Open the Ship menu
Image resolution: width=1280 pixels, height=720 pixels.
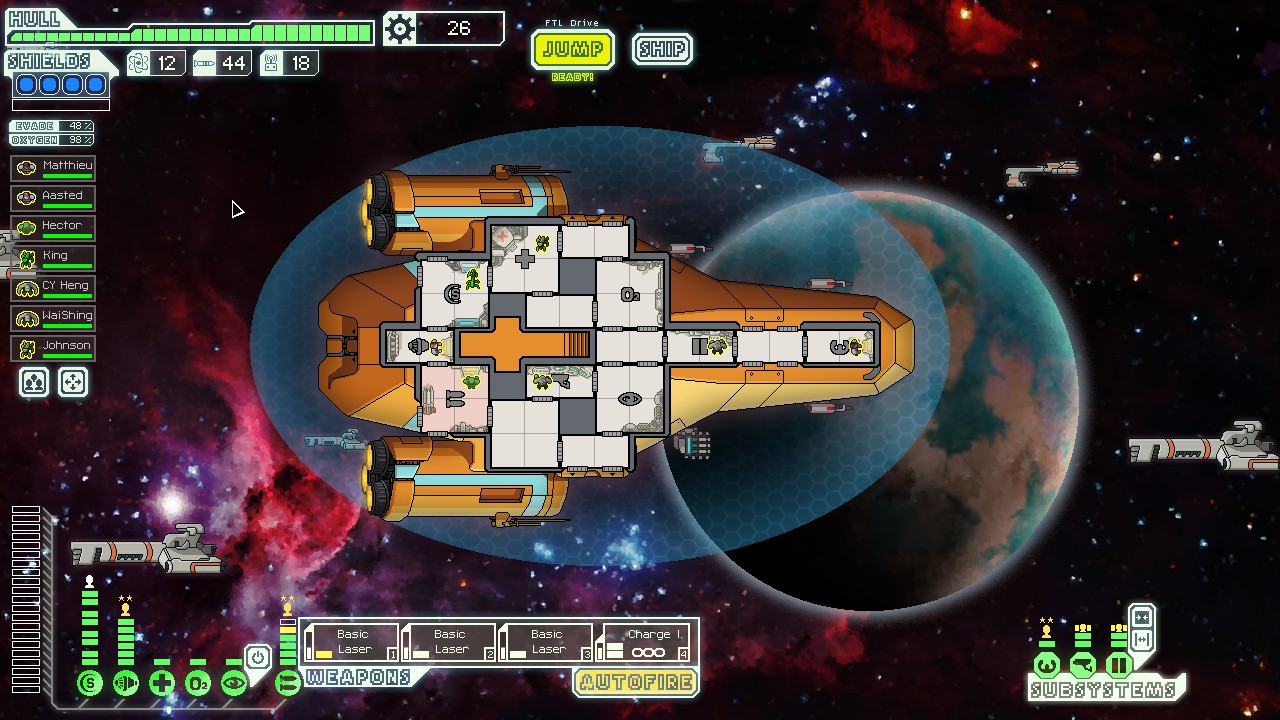coord(662,49)
